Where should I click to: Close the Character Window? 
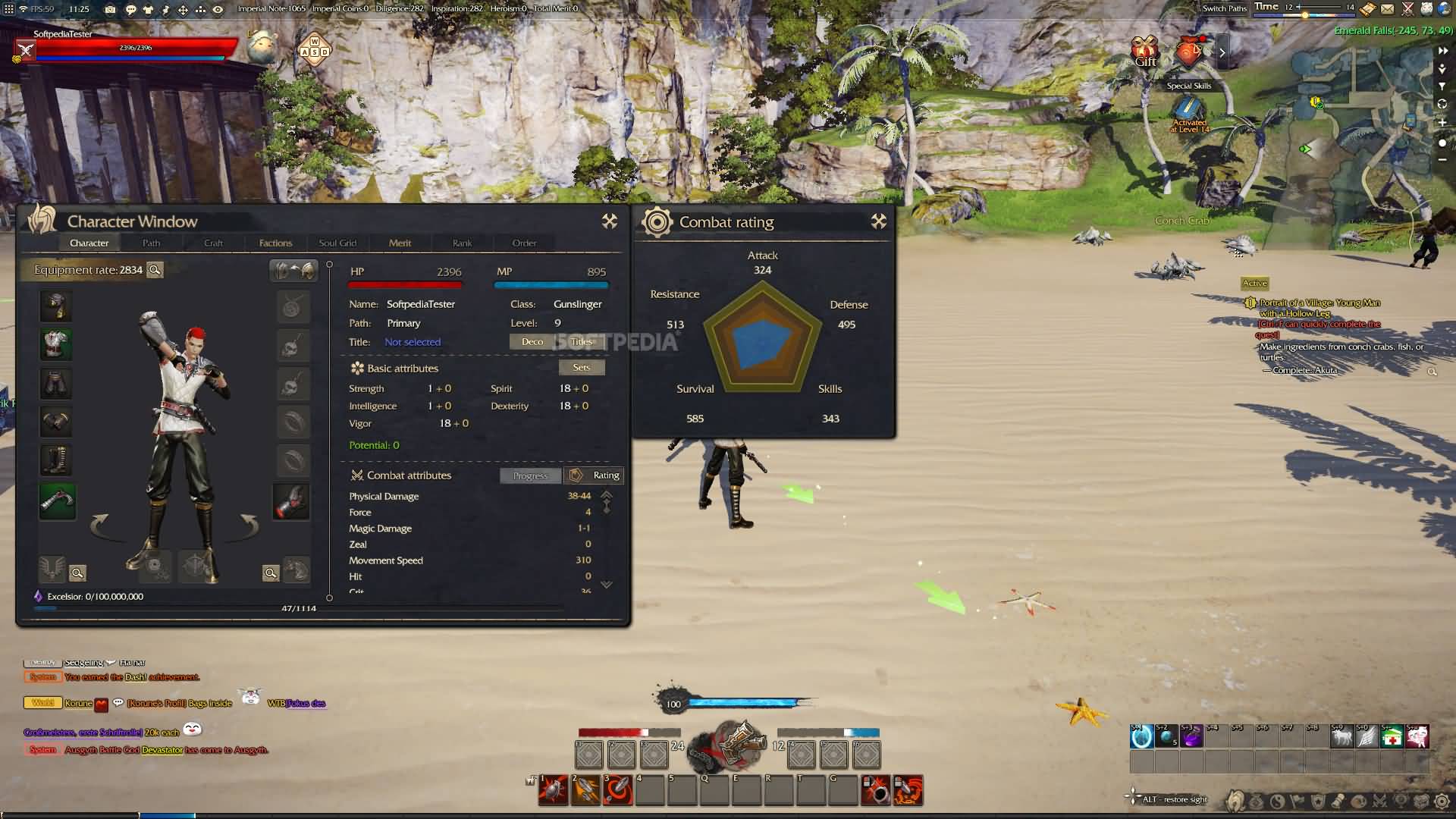[x=609, y=221]
